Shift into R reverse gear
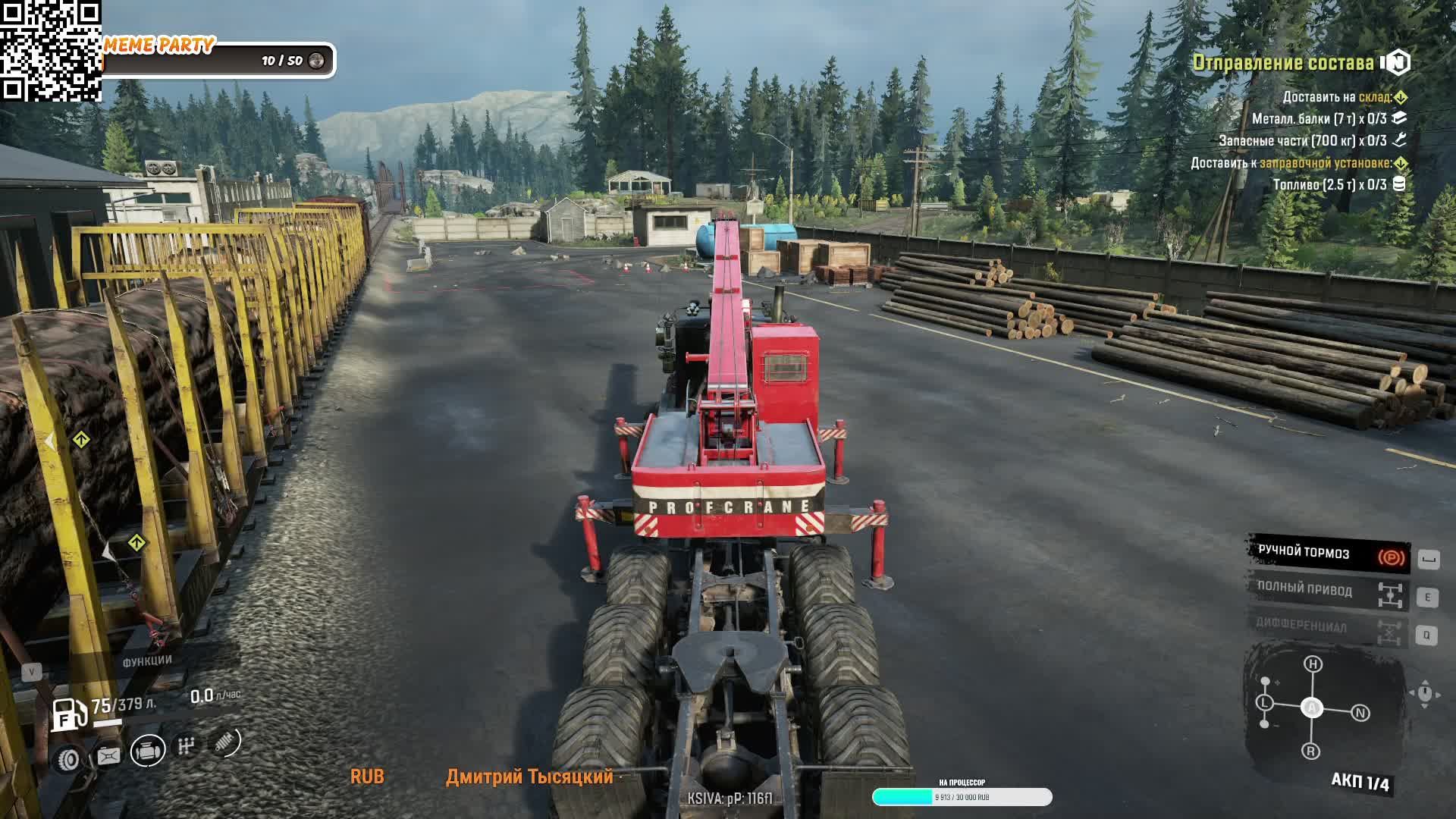This screenshot has width=1456, height=819. coord(1311,752)
